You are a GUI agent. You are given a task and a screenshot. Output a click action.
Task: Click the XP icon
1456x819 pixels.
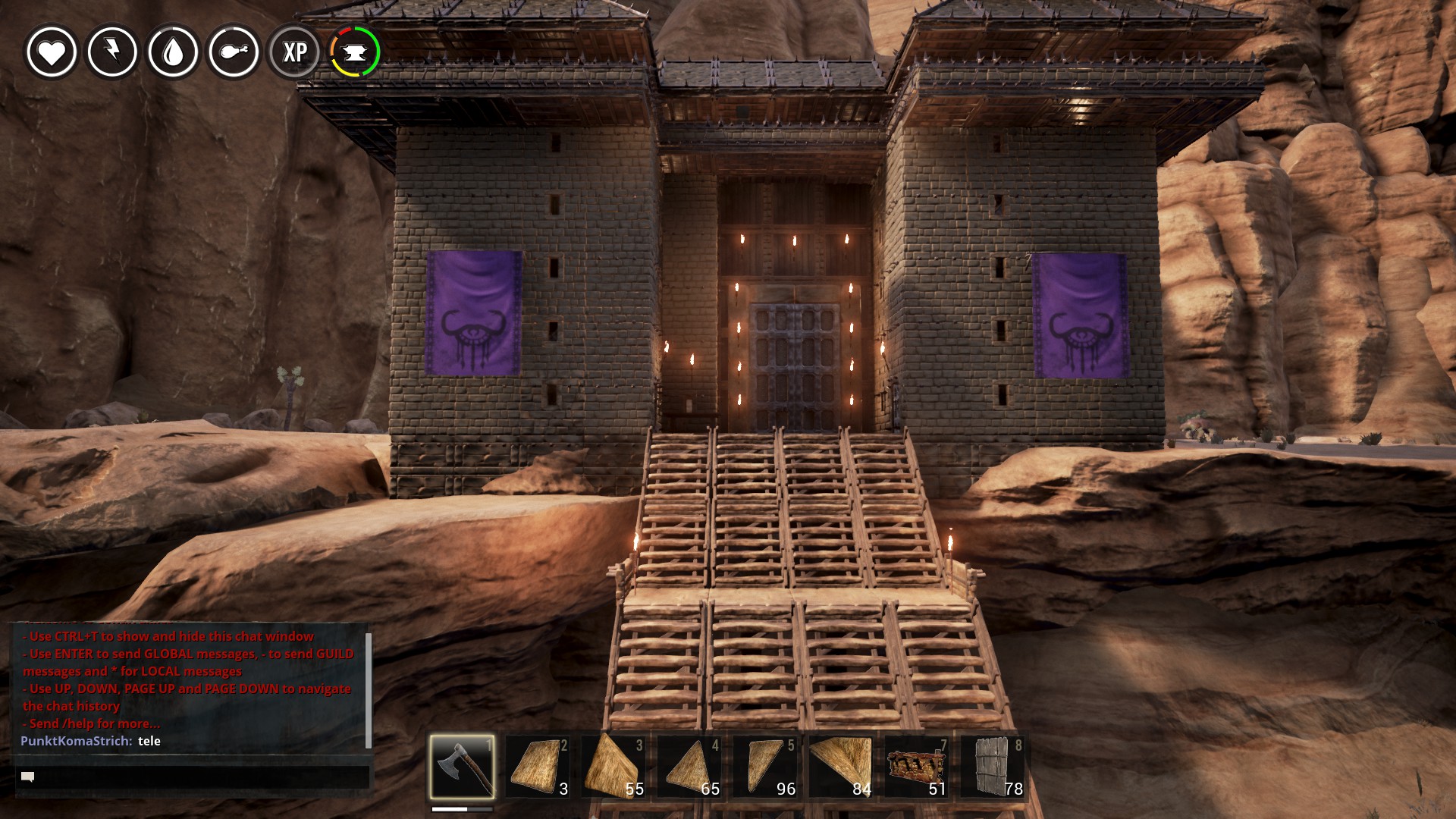pos(294,52)
